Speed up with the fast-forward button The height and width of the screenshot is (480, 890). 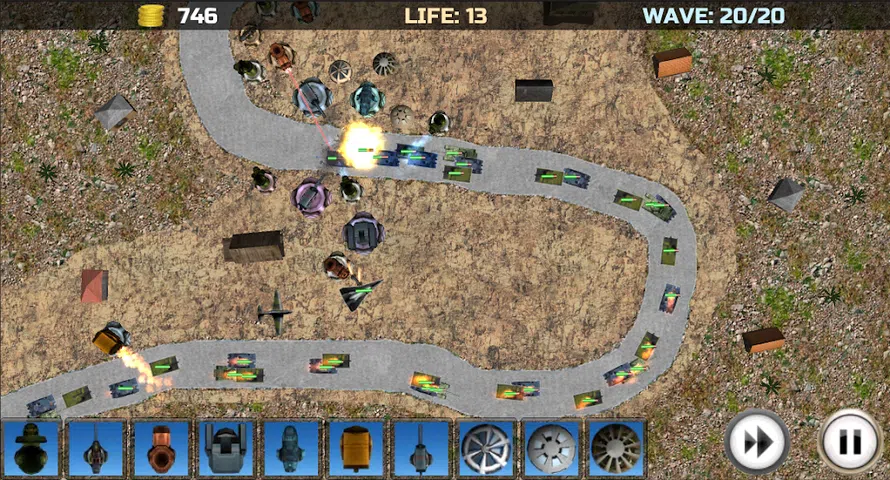pyautogui.click(x=756, y=441)
